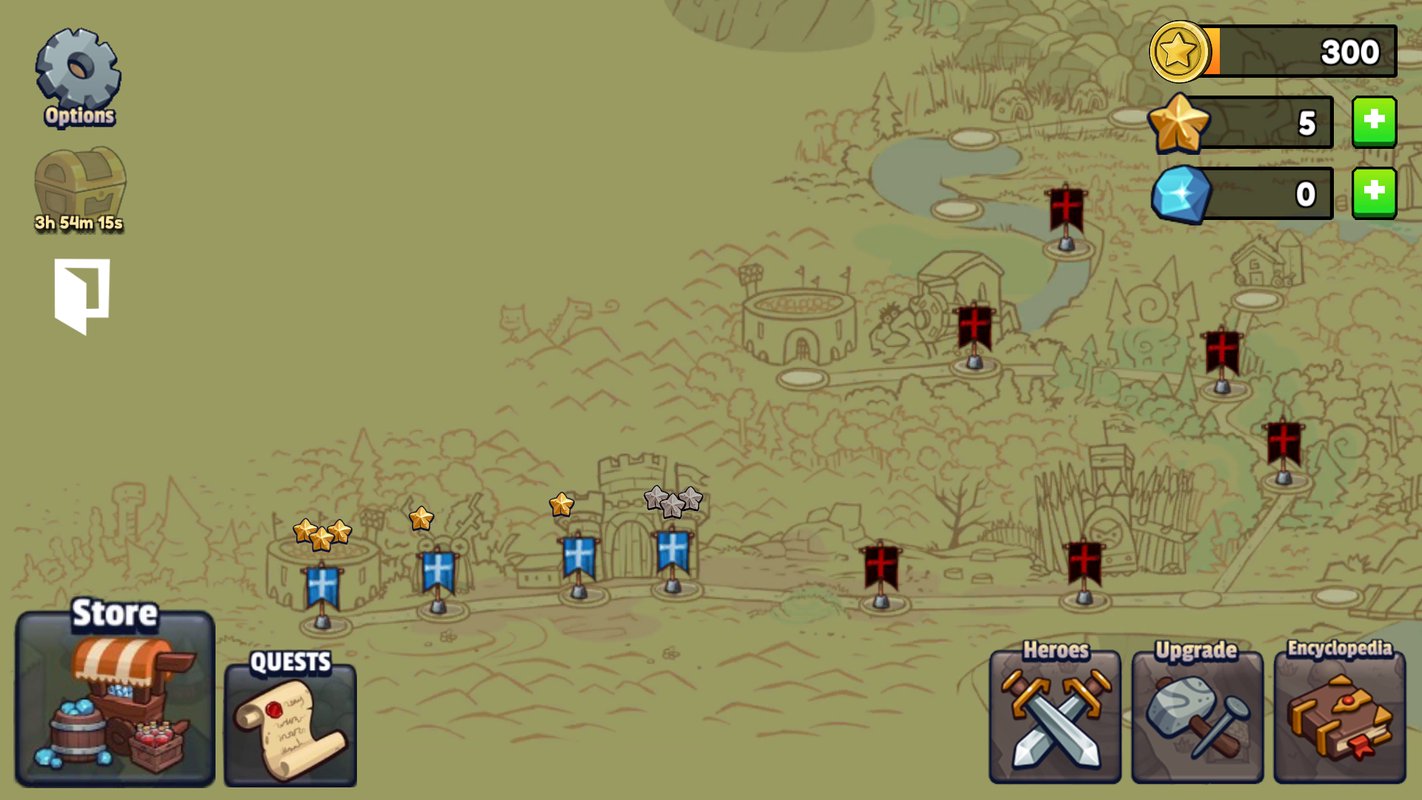The image size is (1422, 800).
Task: Open the Store
Action: [x=115, y=699]
